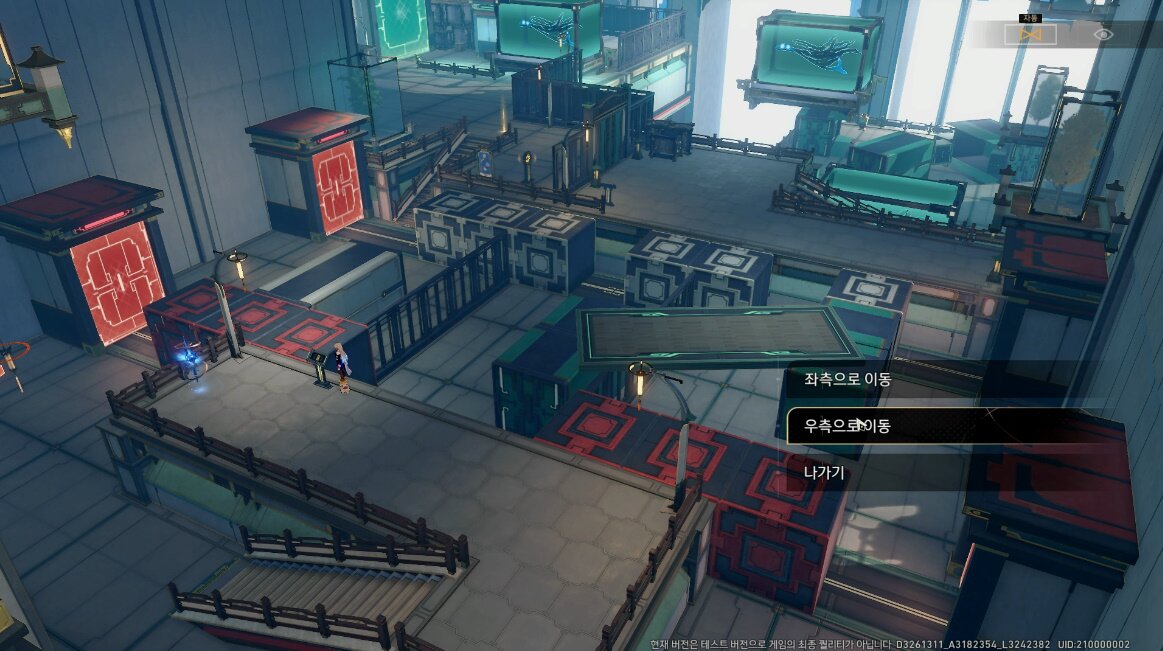The width and height of the screenshot is (1163, 651).
Task: Toggle the 자동 auto-play button
Action: (x=1030, y=34)
